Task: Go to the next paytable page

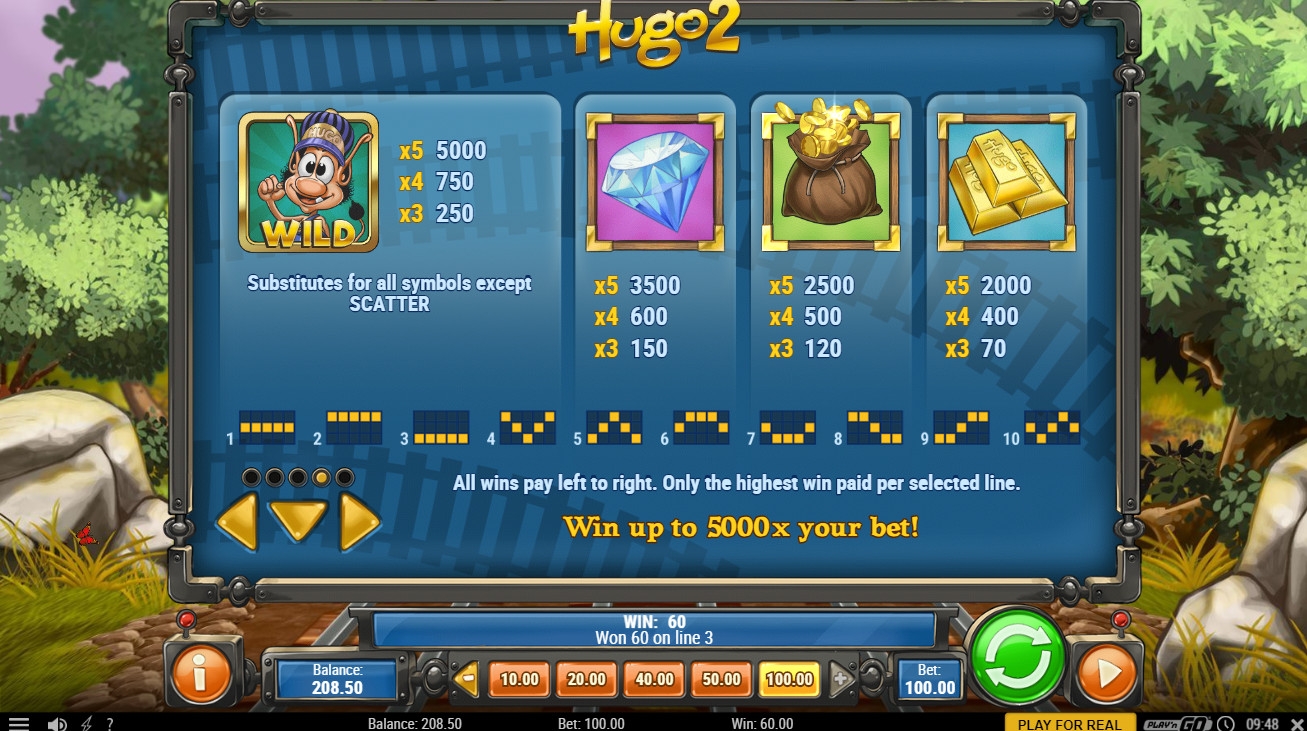Action: click(360, 521)
